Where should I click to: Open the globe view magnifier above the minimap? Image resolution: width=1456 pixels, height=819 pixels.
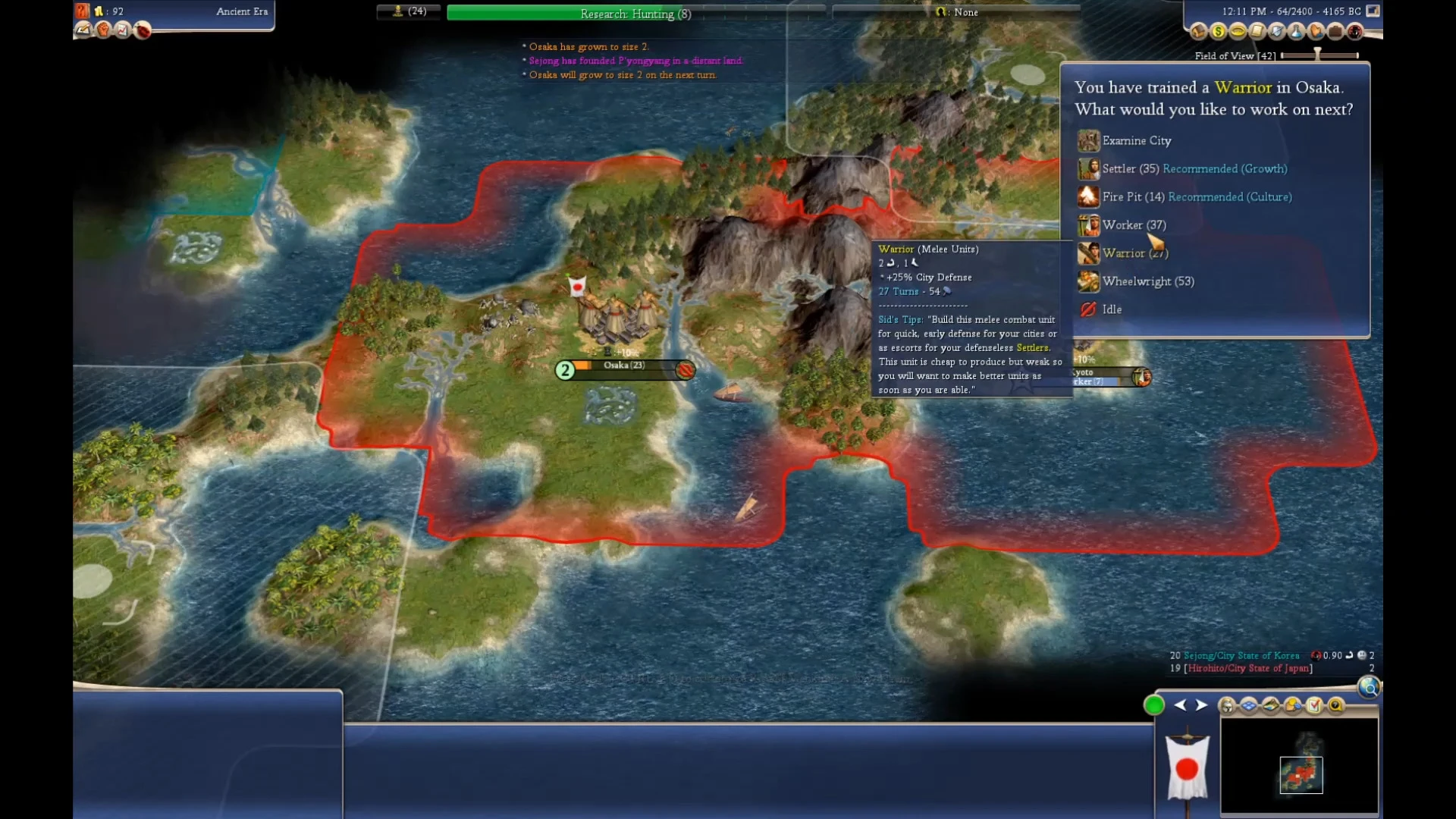1370,688
